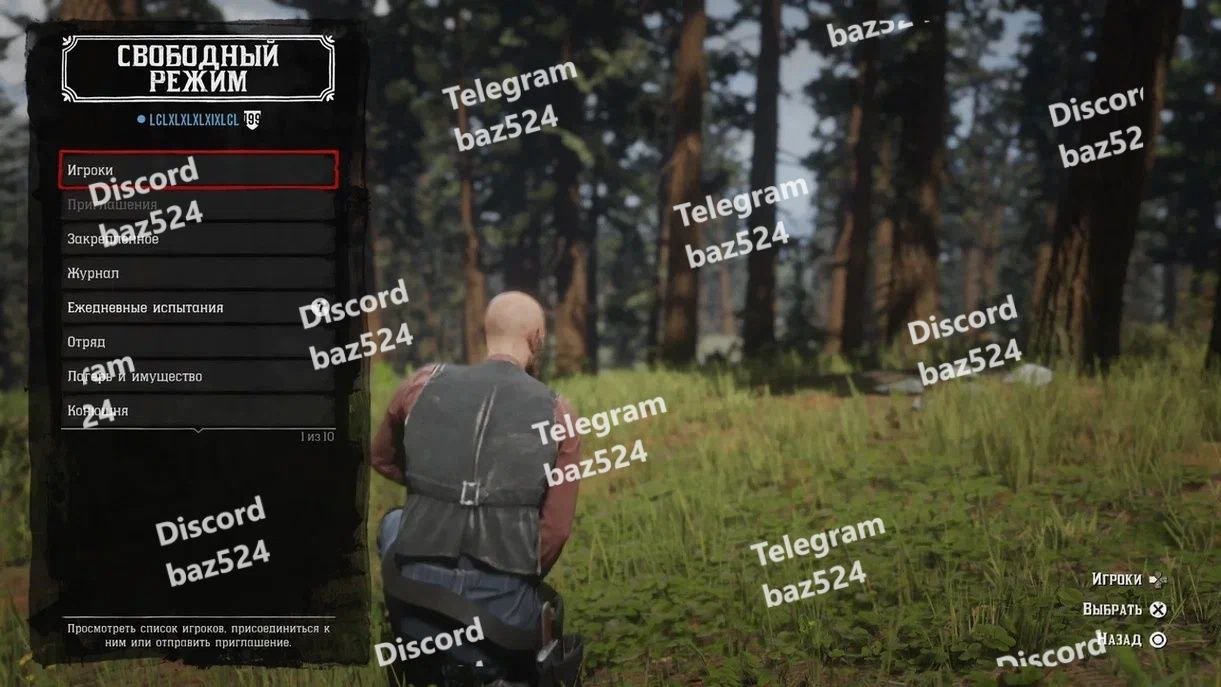Select the Конюшня stable entry
The image size is (1221, 687).
pyautogui.click(x=198, y=410)
